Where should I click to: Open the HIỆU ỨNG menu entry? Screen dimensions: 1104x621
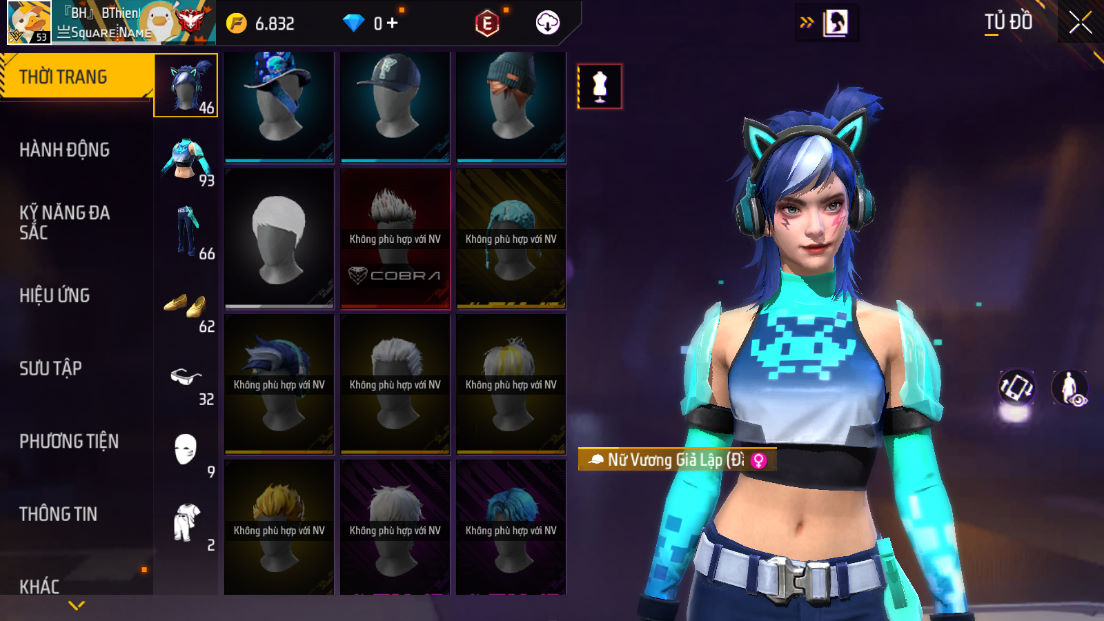click(x=55, y=296)
